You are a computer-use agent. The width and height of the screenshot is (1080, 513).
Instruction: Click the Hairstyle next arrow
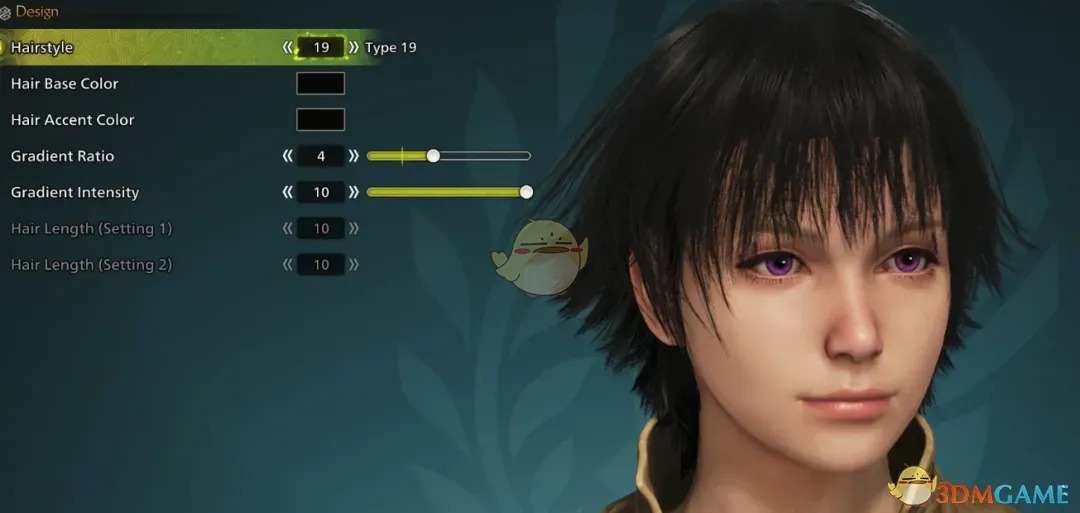click(x=353, y=47)
